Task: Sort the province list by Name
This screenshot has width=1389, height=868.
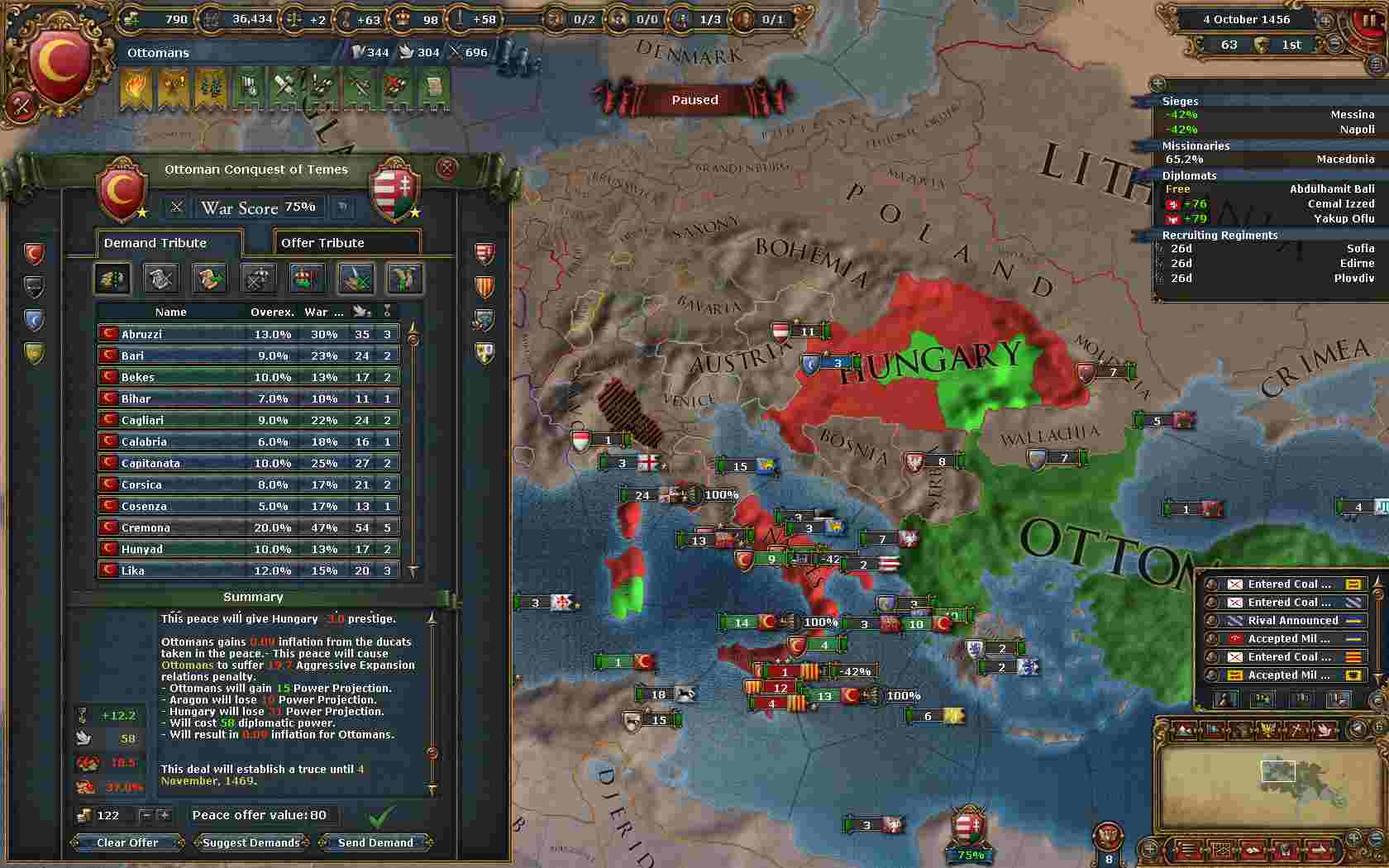Action: tap(171, 312)
